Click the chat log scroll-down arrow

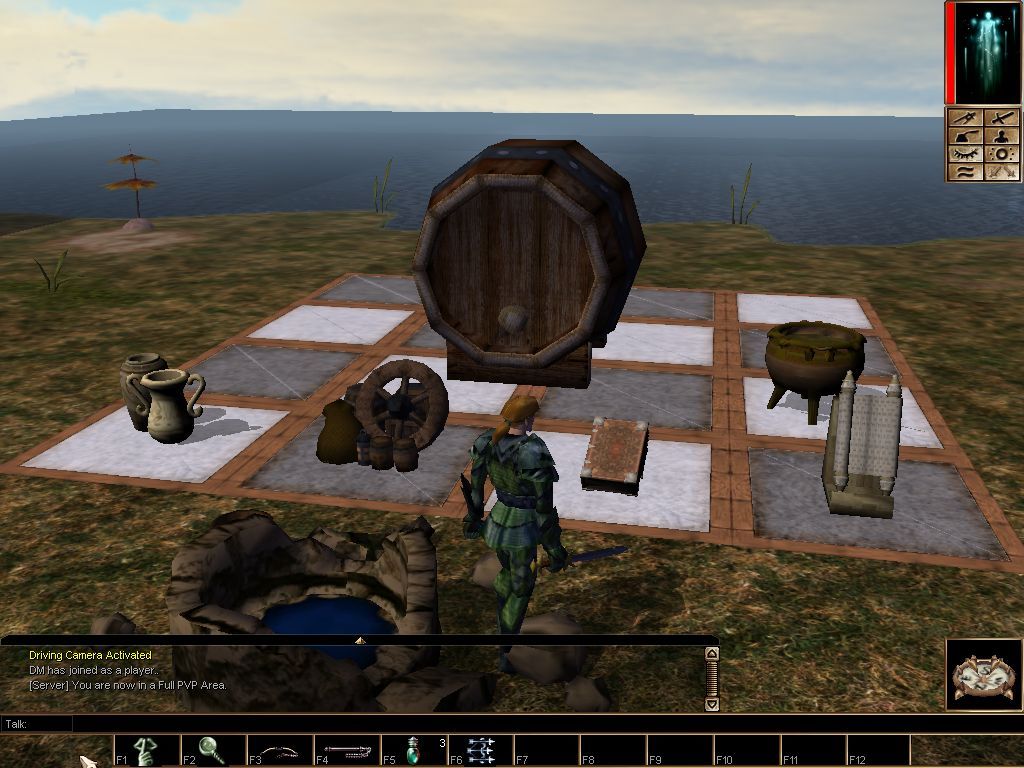(712, 704)
